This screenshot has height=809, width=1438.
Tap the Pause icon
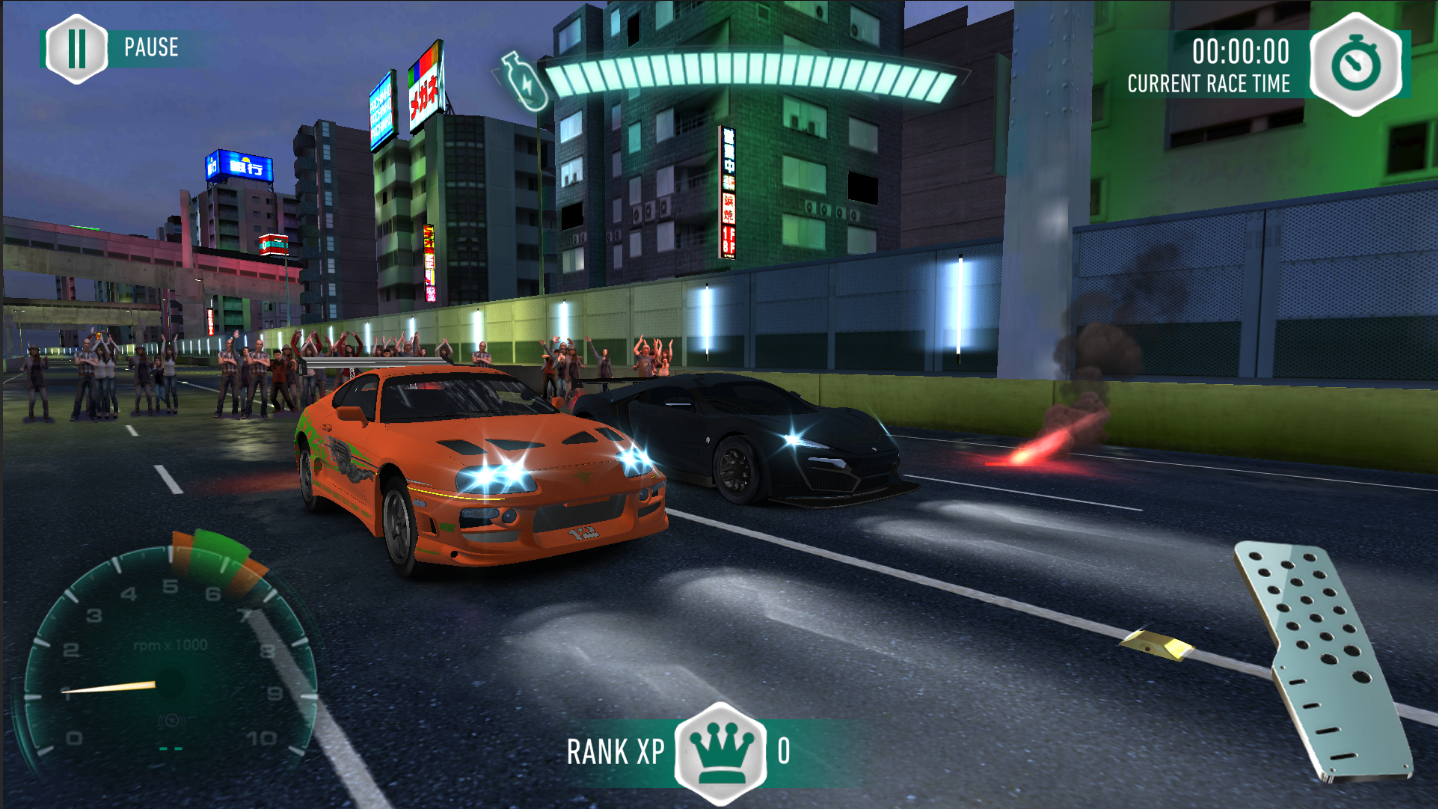click(76, 46)
